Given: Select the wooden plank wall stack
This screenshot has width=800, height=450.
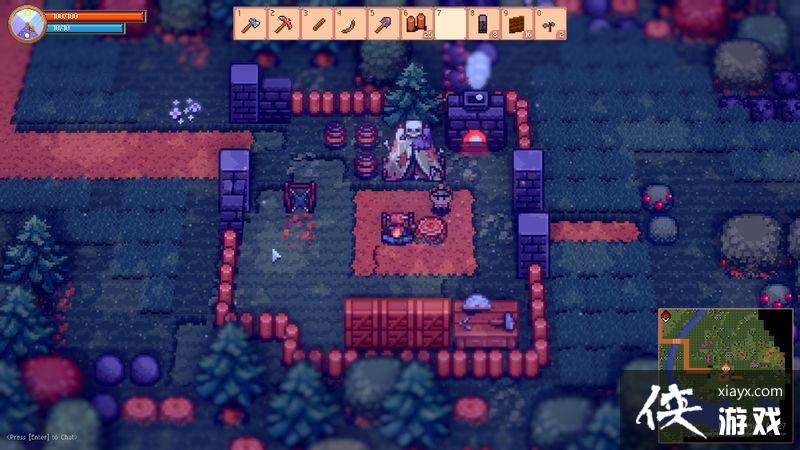Looking at the screenshot, I should coord(516,24).
